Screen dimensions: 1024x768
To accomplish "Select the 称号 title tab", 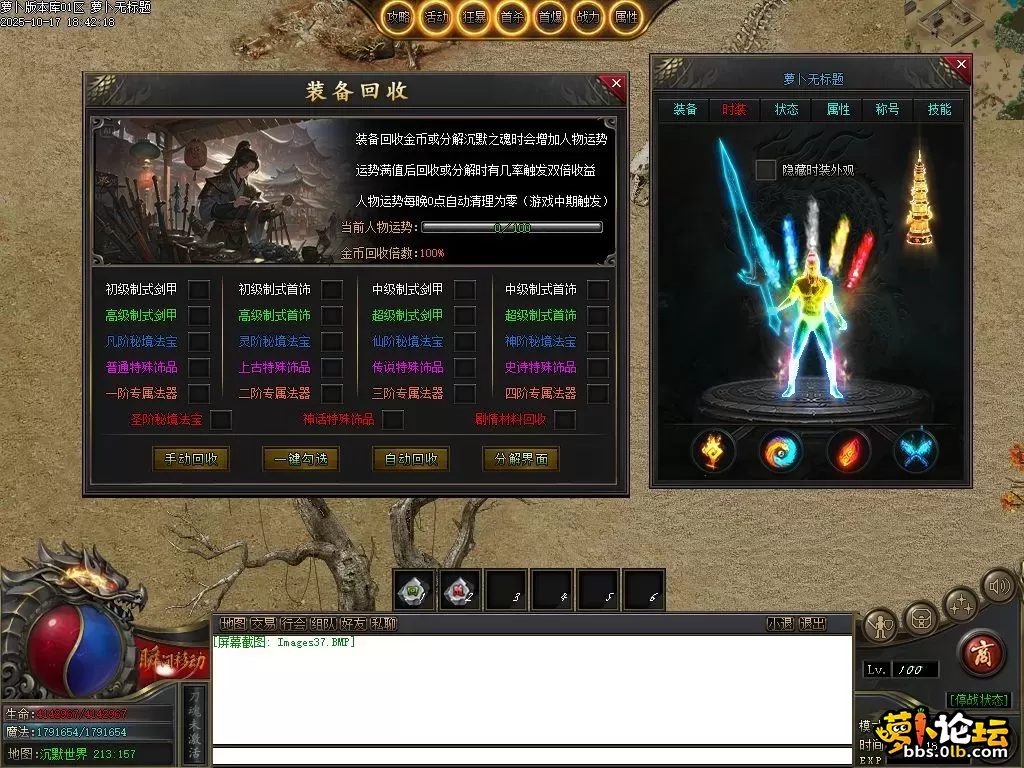I will (x=888, y=109).
